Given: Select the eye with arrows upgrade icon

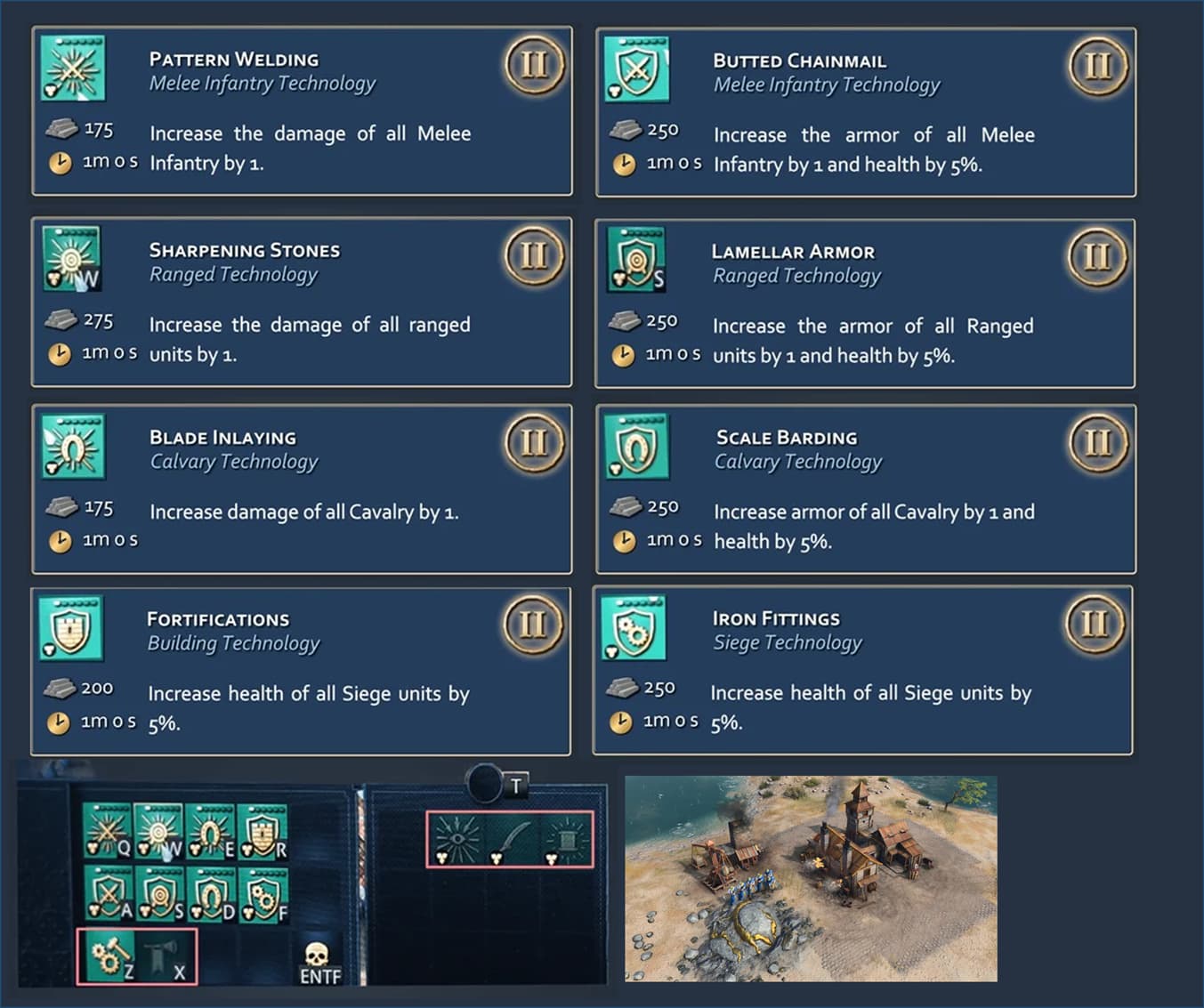Looking at the screenshot, I should coord(457,838).
